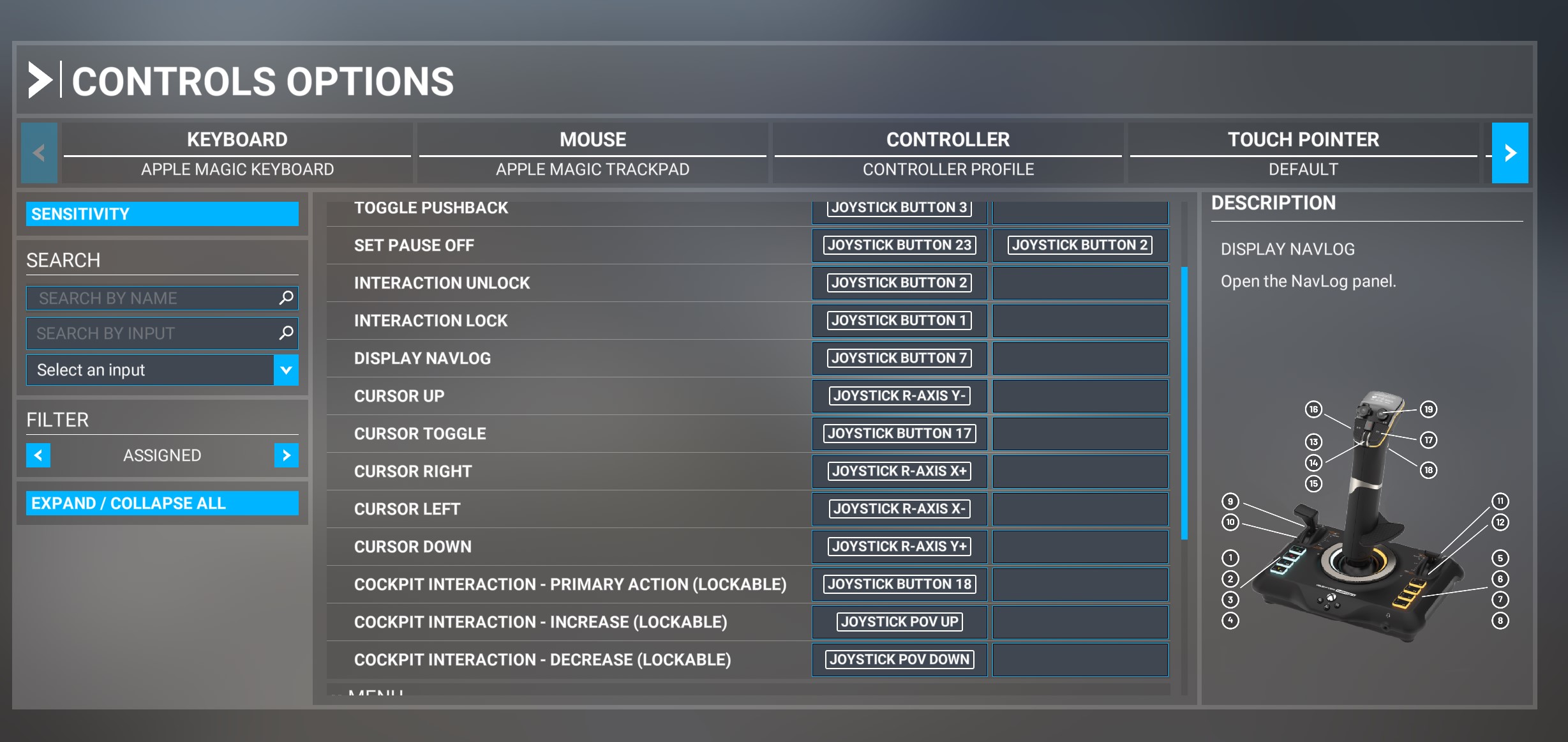This screenshot has width=1568, height=742.
Task: Click Joystick POV Up binding for Cockpit Interaction Increase
Action: [899, 621]
